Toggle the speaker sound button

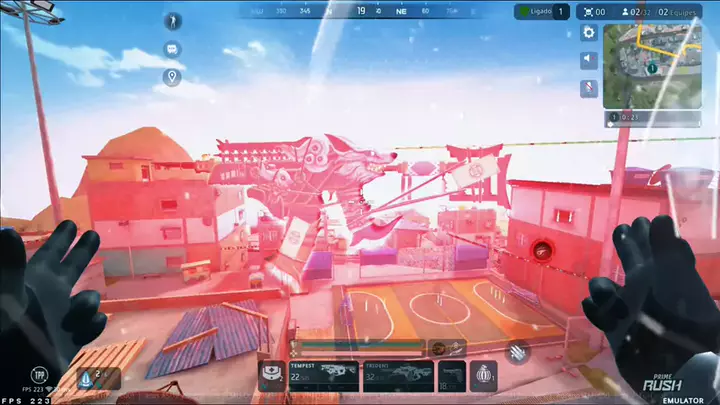pos(589,60)
